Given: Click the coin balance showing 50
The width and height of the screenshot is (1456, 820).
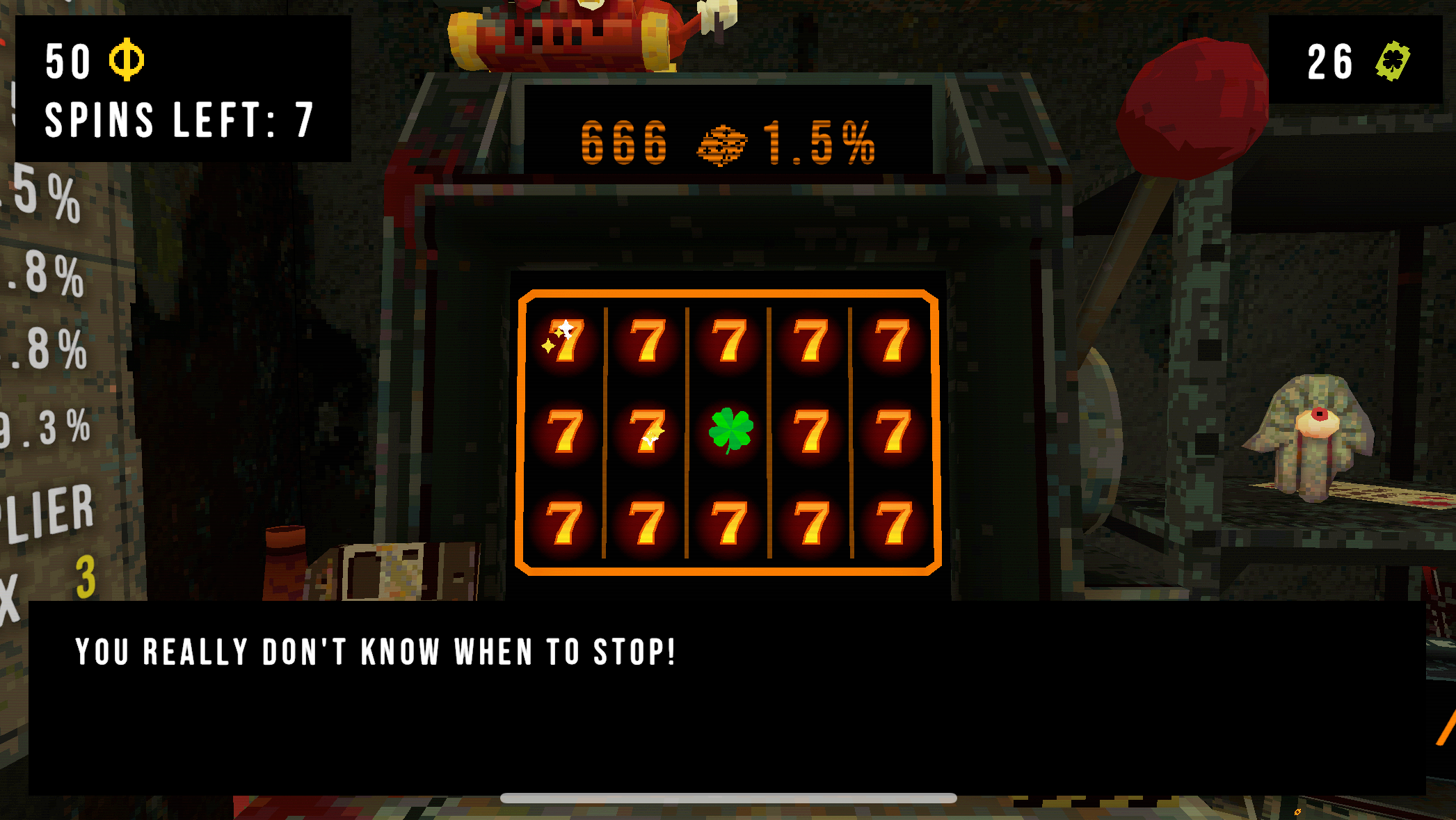Looking at the screenshot, I should [x=67, y=62].
